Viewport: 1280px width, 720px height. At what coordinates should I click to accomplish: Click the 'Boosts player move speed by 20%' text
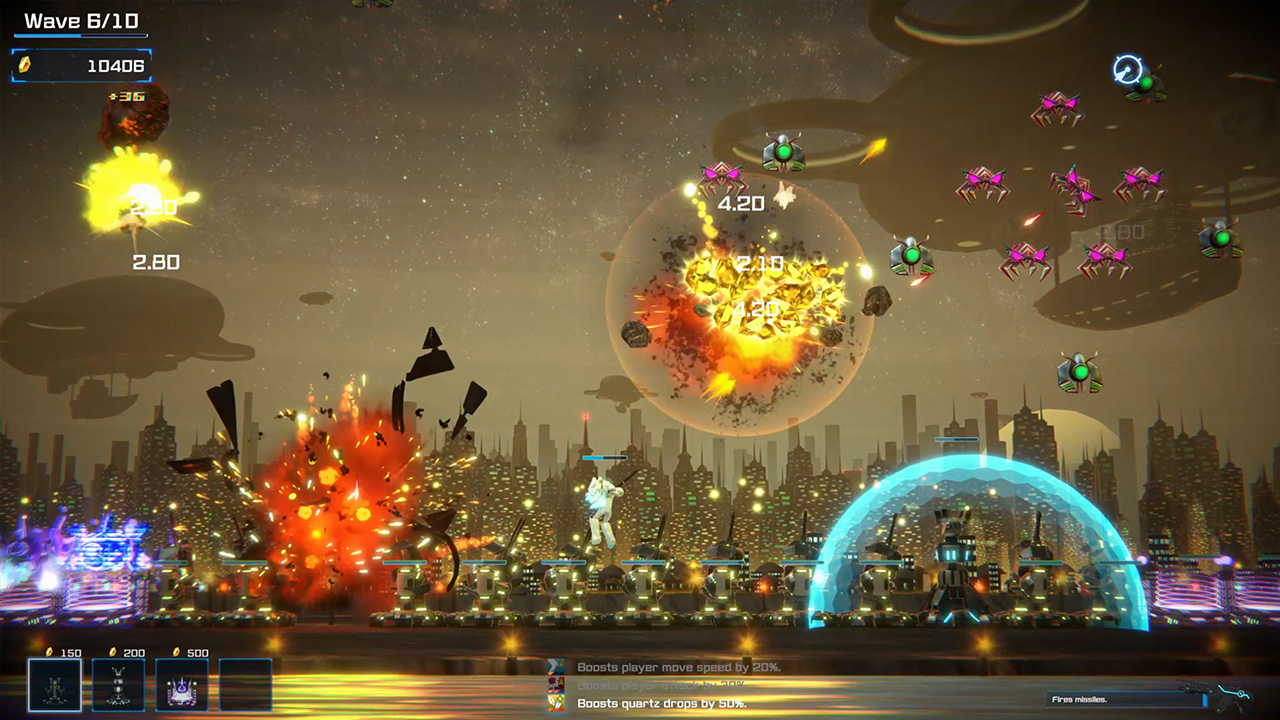click(680, 666)
